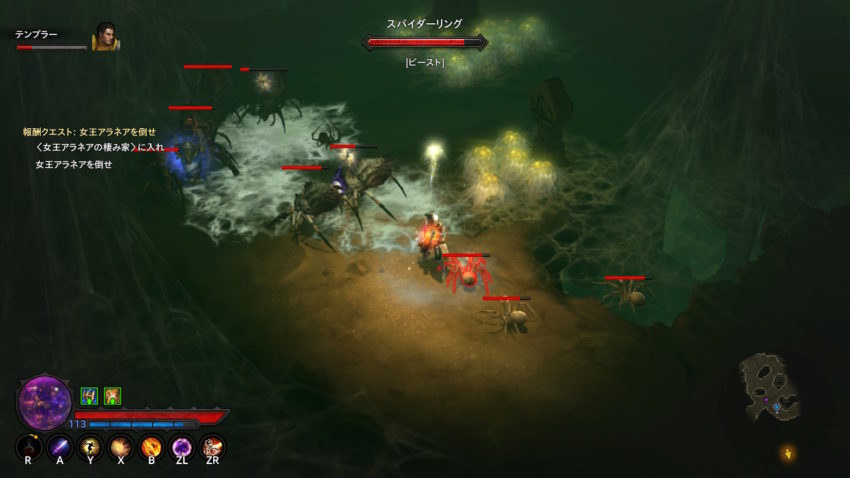Click the orange buff icon above health bar
This screenshot has height=478, width=850.
(112, 396)
